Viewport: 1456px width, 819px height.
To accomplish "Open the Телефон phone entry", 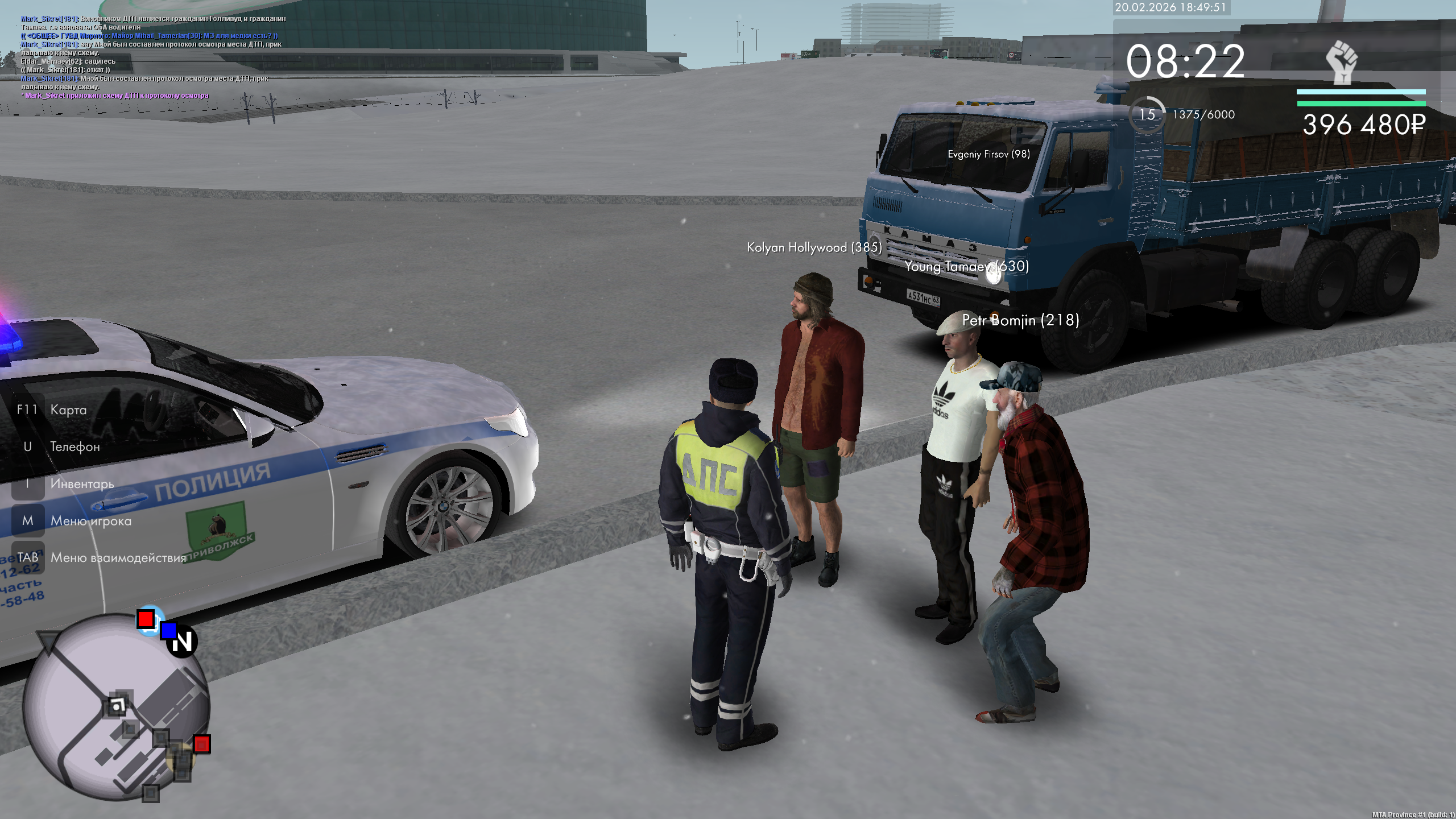I will click(x=75, y=446).
